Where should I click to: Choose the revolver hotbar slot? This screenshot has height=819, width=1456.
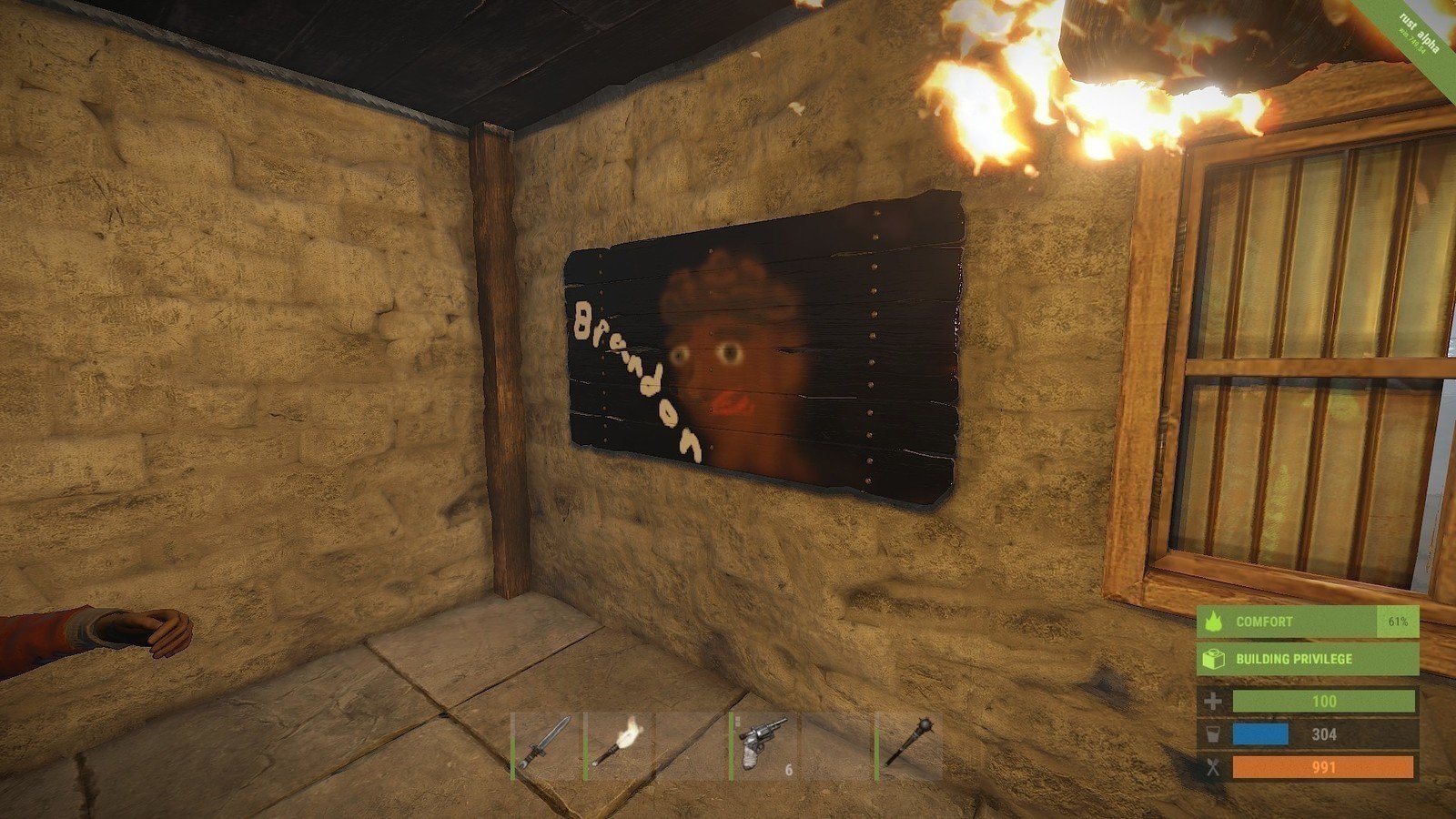pos(764,745)
